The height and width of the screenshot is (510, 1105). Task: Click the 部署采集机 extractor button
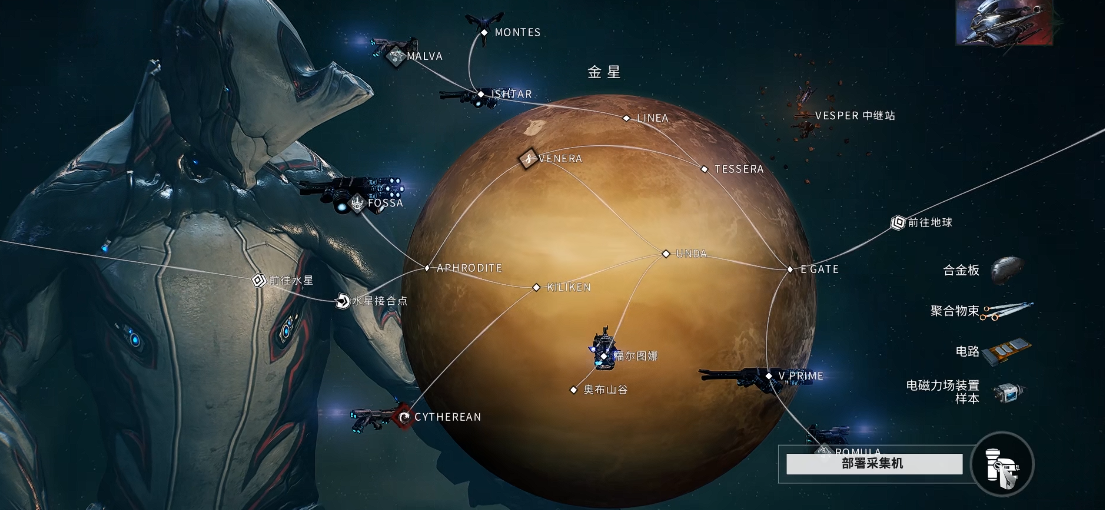pyautogui.click(x=874, y=464)
